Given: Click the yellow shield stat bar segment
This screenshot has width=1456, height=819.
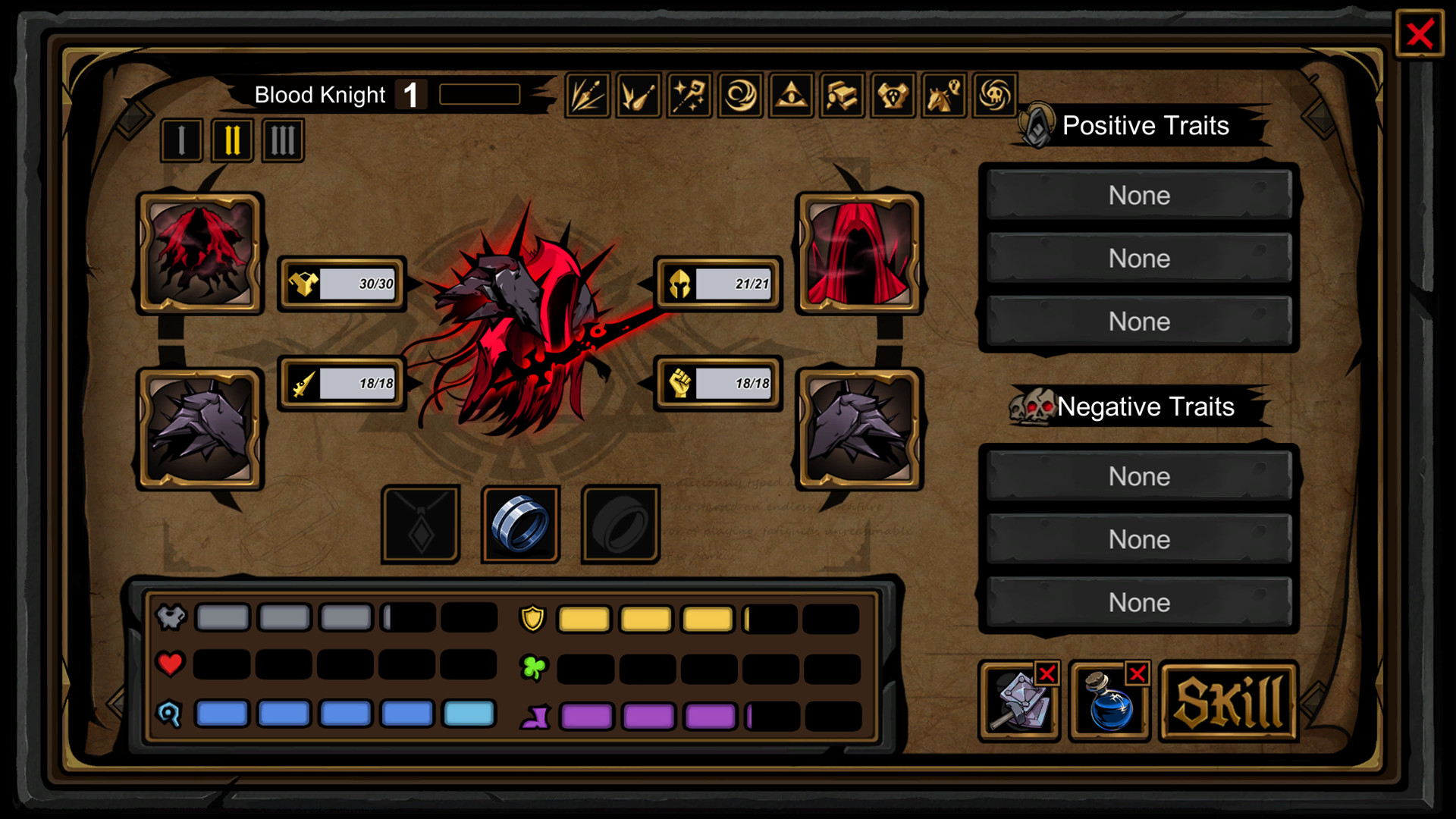Looking at the screenshot, I should tap(582, 618).
